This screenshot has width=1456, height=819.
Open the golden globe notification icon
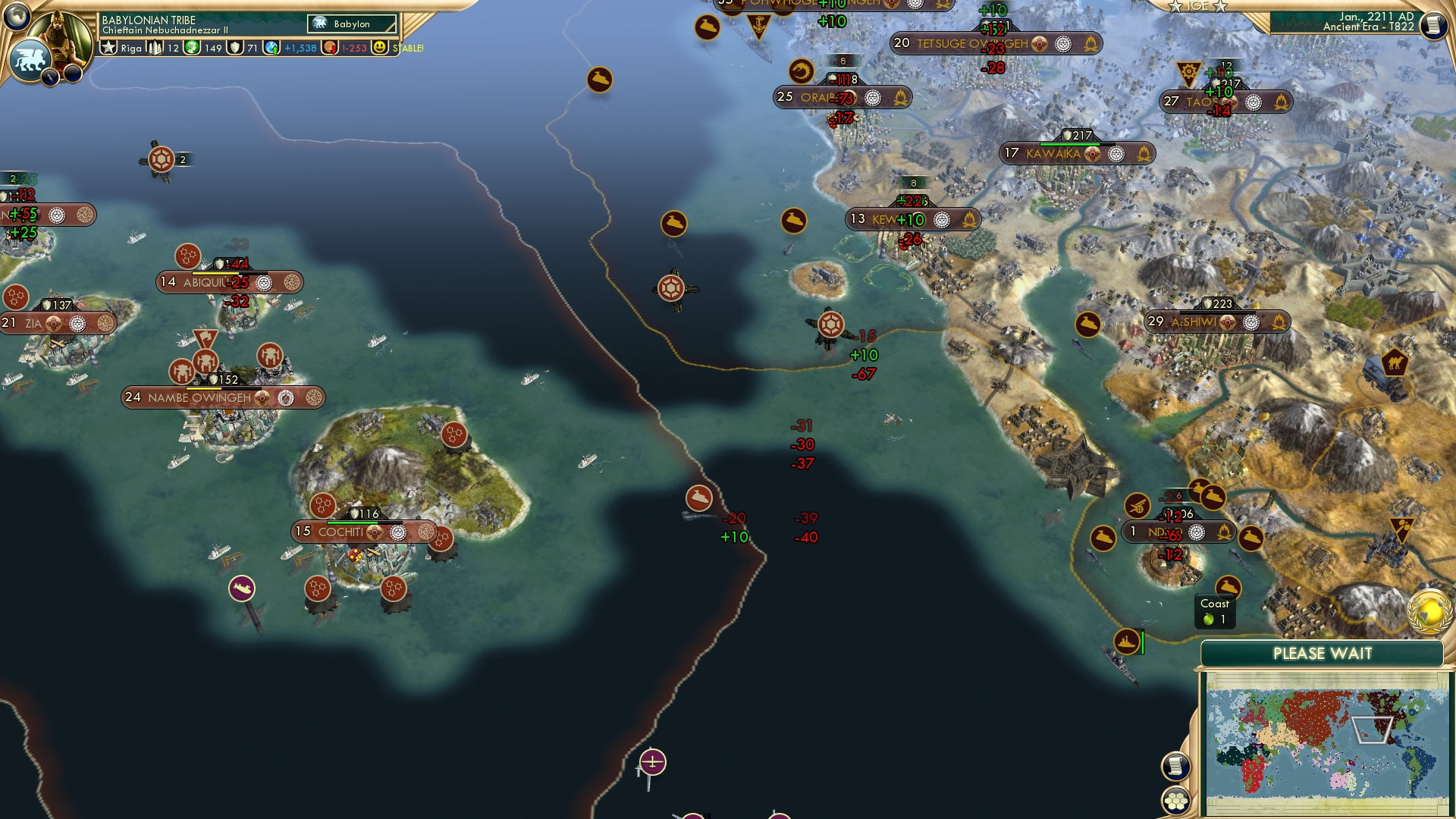click(1429, 612)
